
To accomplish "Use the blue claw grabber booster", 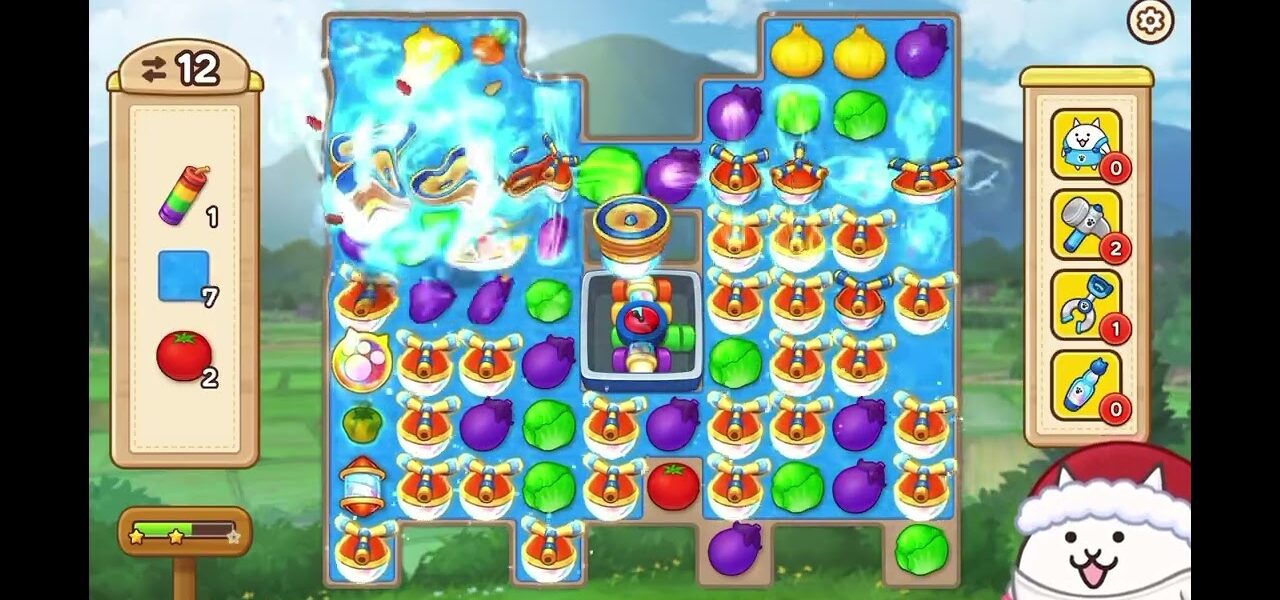I will pos(1085,304).
